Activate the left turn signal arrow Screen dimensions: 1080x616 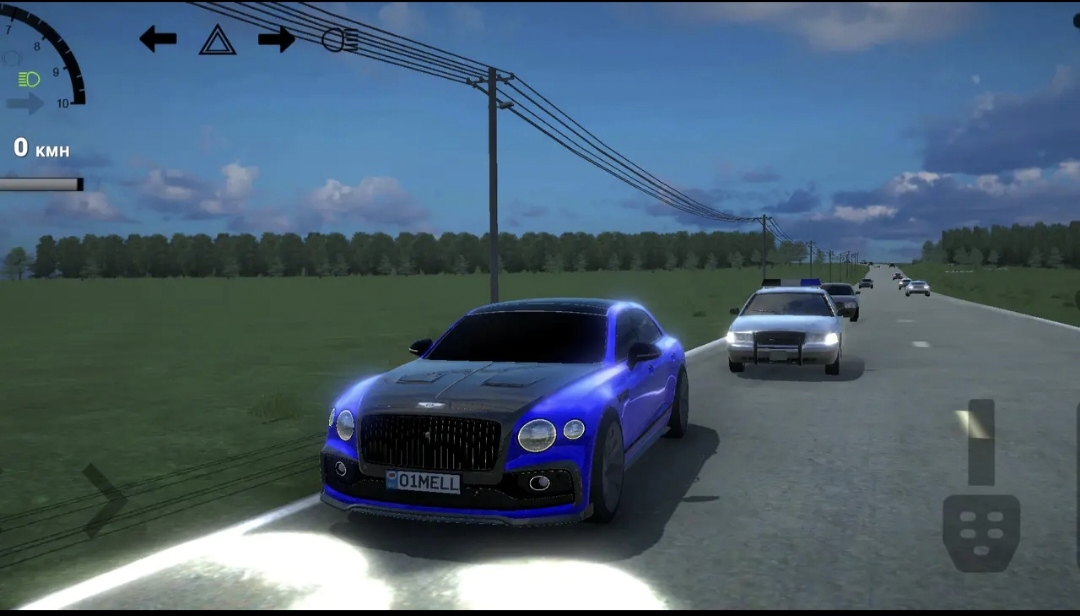pyautogui.click(x=158, y=39)
